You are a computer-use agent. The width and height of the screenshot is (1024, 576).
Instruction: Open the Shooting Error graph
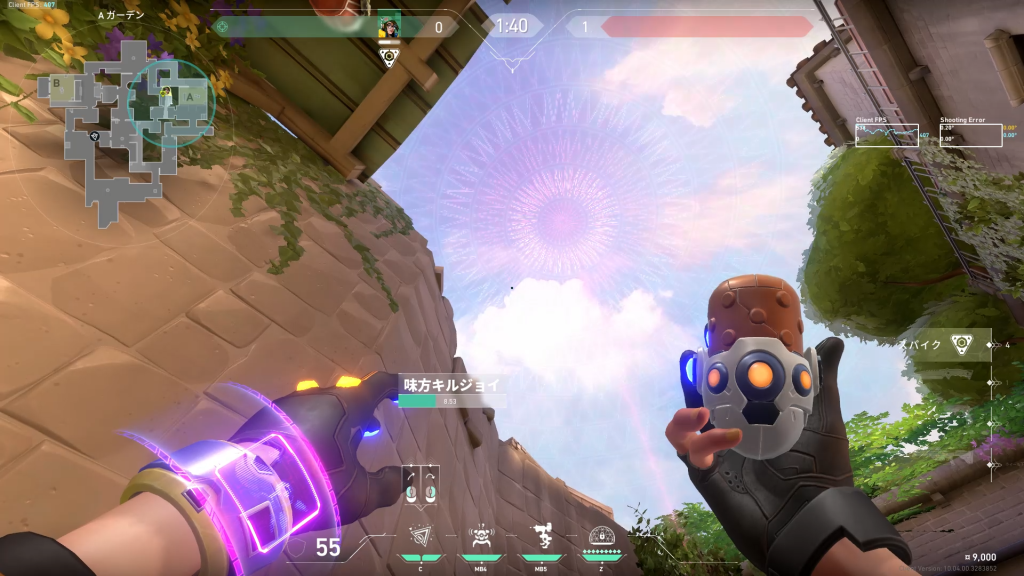tap(970, 135)
